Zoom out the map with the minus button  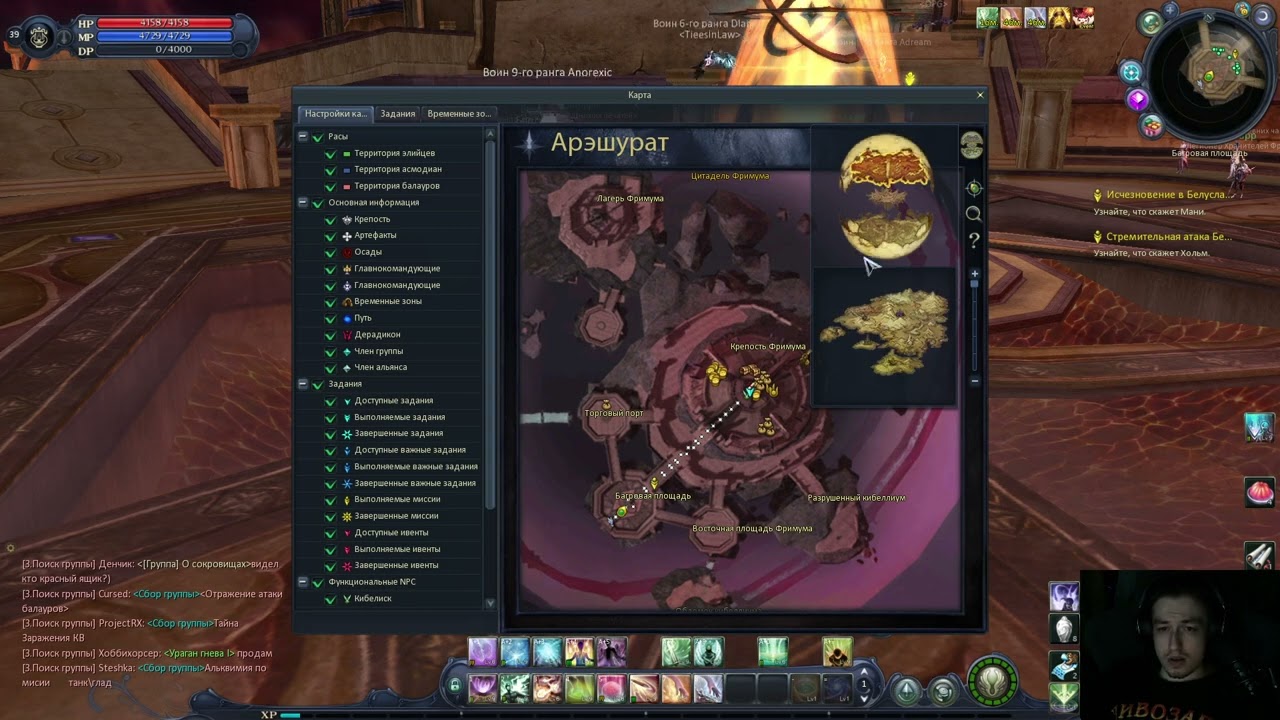click(975, 381)
